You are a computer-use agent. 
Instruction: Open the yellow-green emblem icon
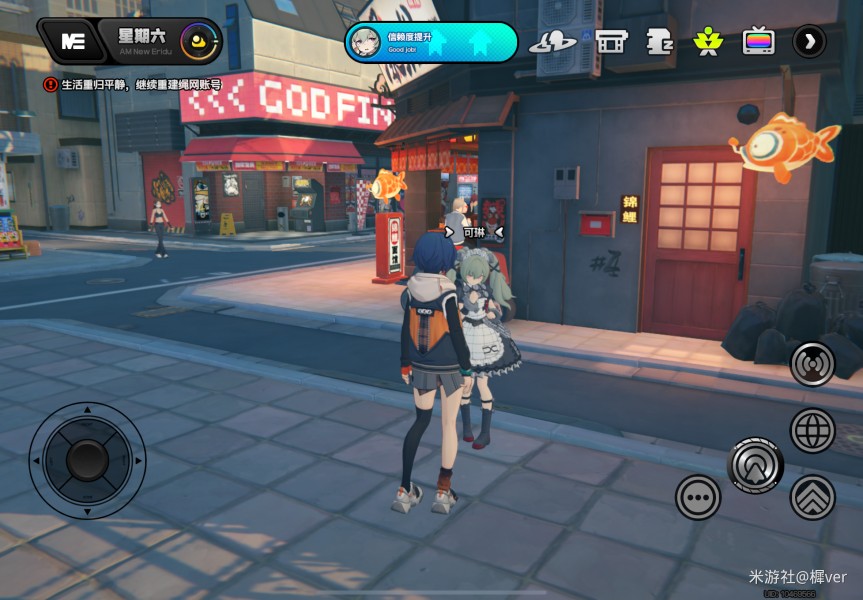point(708,42)
